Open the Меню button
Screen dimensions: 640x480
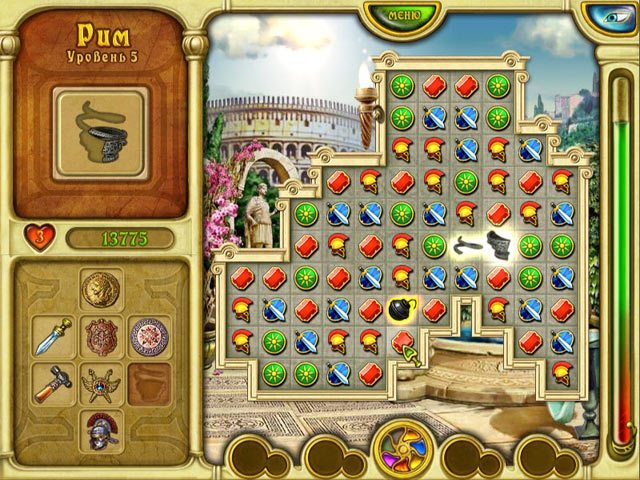pos(401,15)
